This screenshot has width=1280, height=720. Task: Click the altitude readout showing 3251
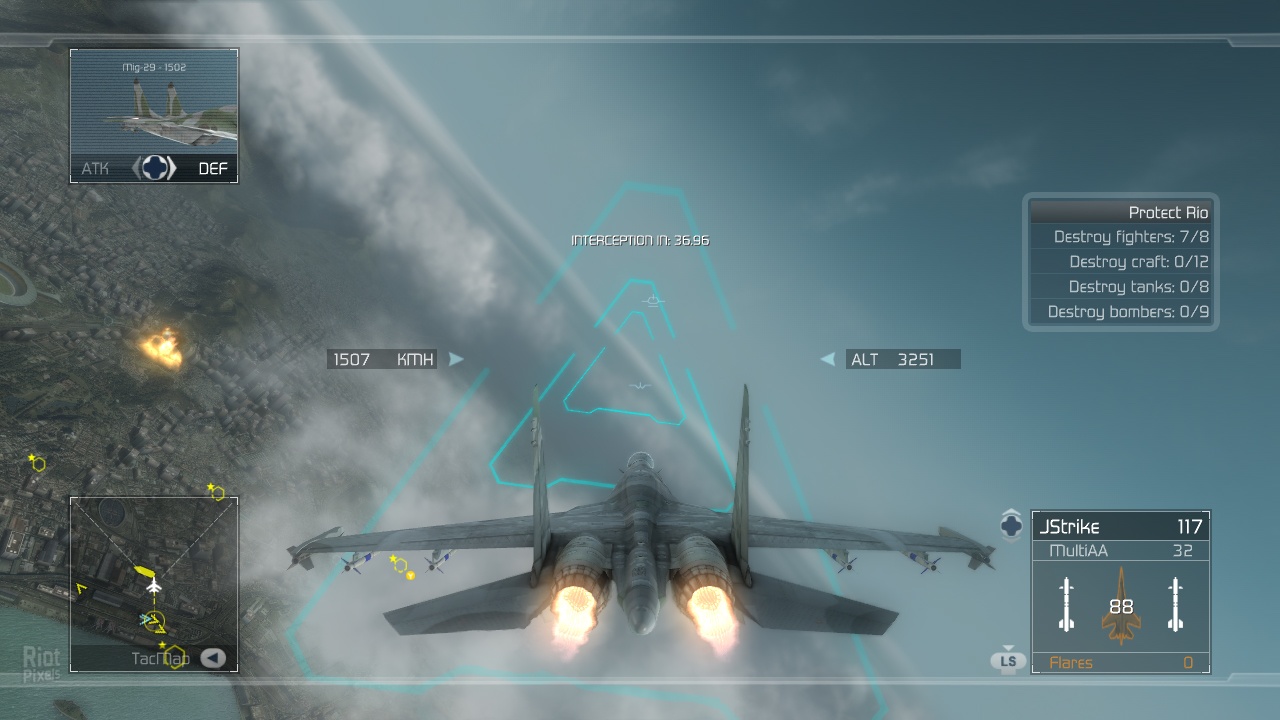893,359
